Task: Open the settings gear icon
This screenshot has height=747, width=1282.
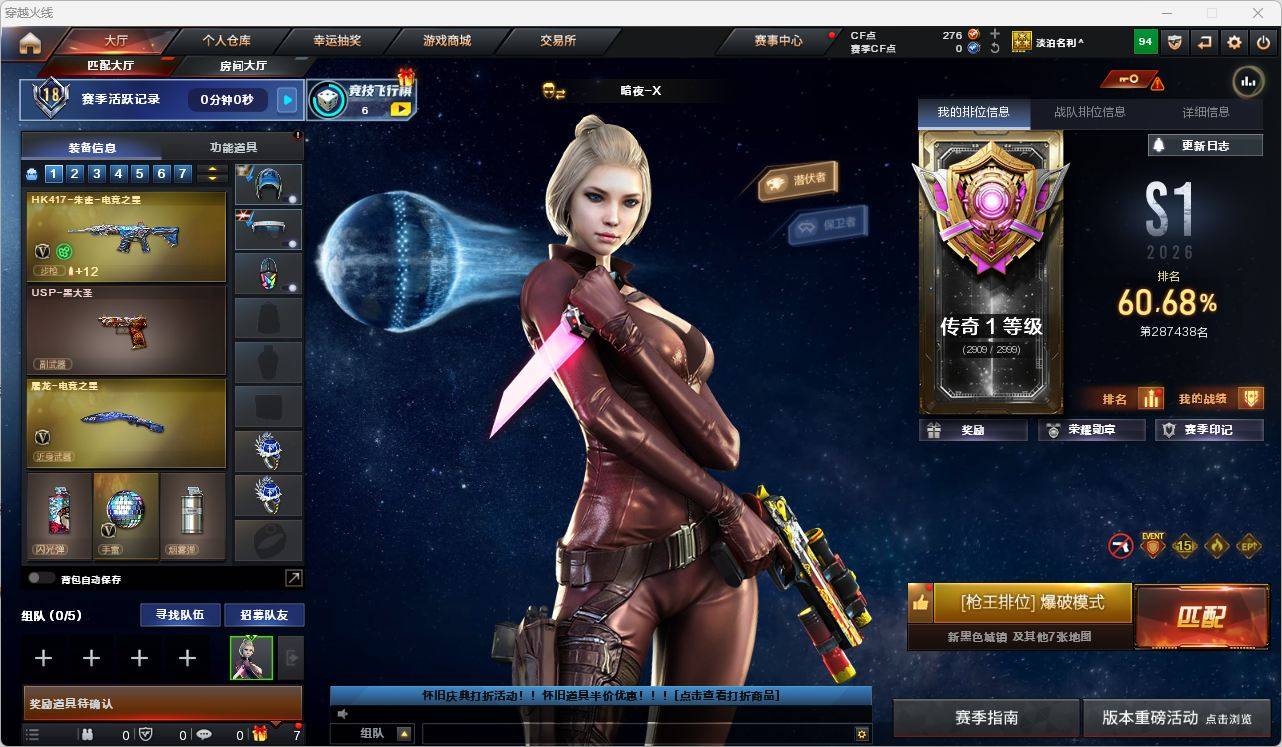Action: (x=1234, y=42)
